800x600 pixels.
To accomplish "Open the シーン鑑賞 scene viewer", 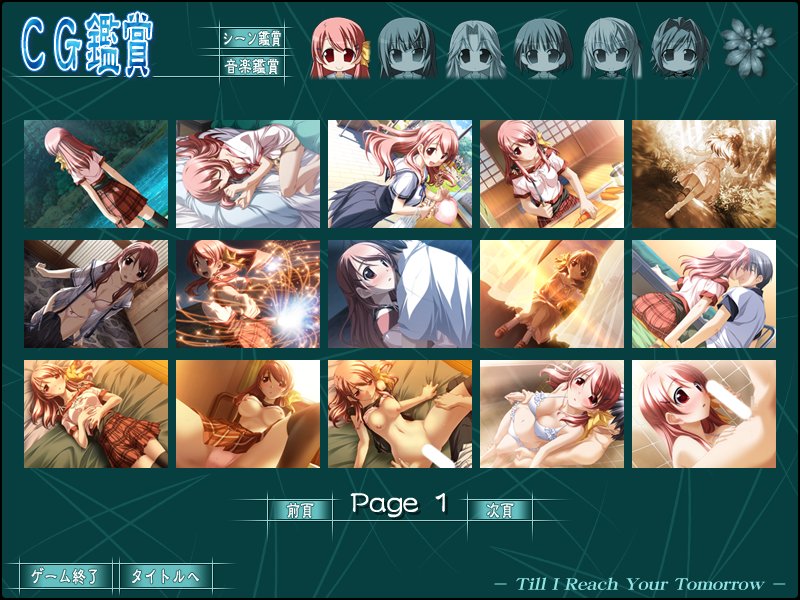I will tap(251, 38).
